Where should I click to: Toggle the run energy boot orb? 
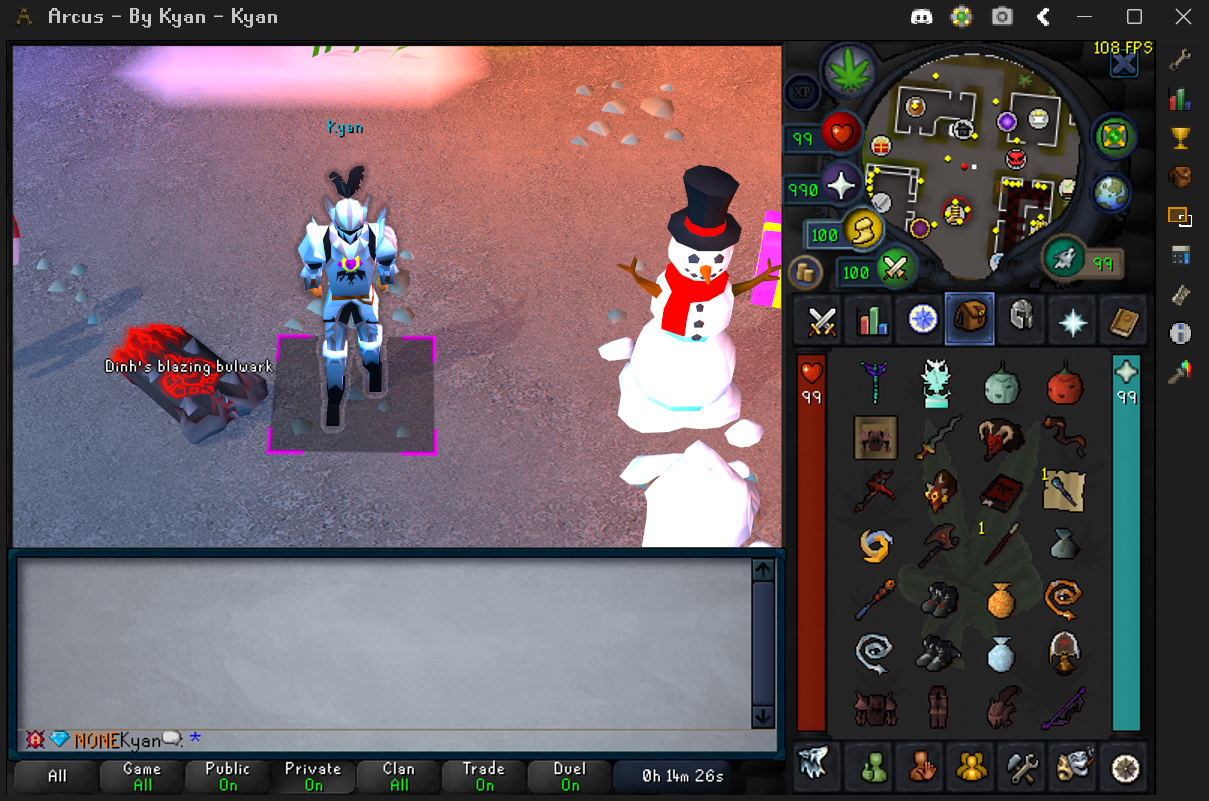[x=860, y=230]
